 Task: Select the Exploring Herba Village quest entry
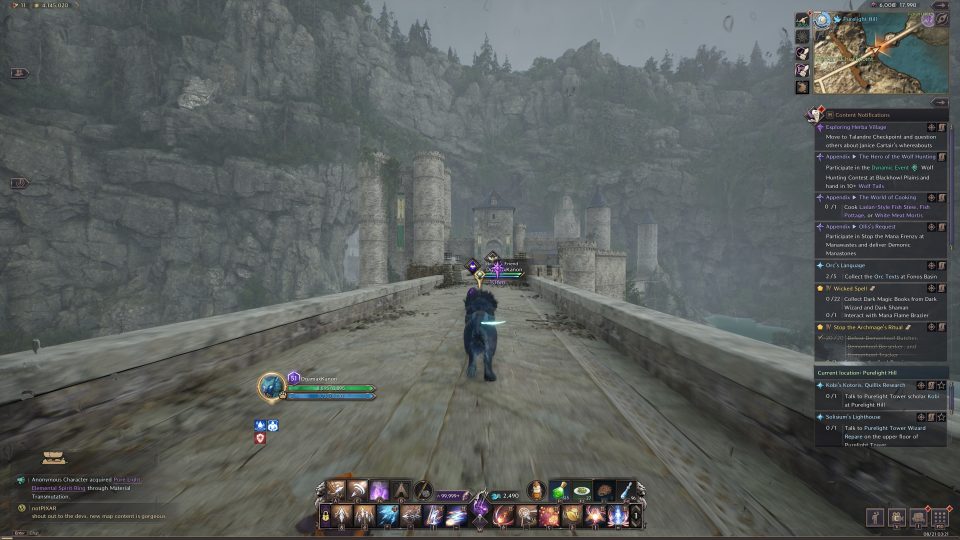tap(860, 128)
